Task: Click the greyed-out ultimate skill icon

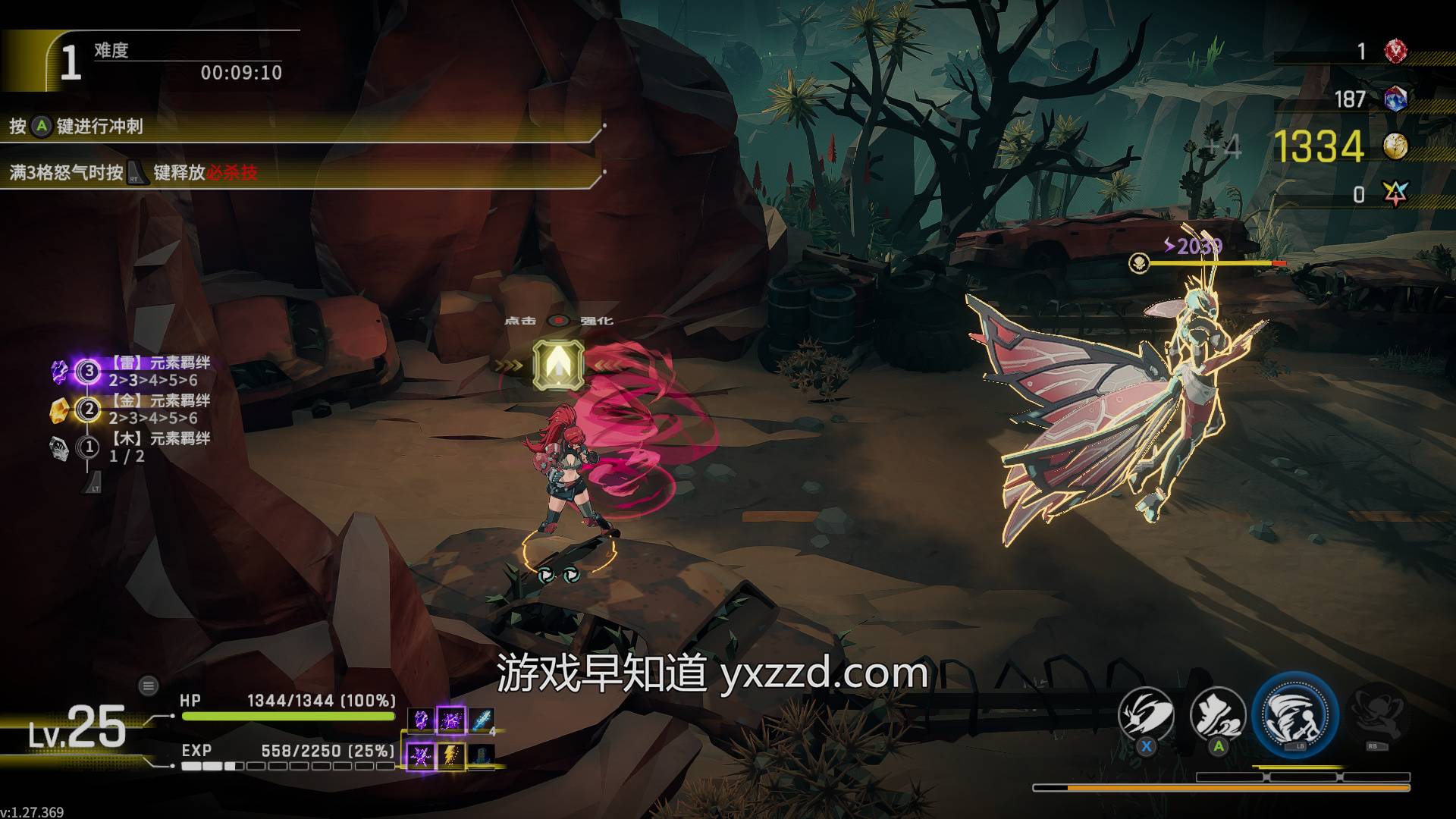Action: click(1377, 714)
